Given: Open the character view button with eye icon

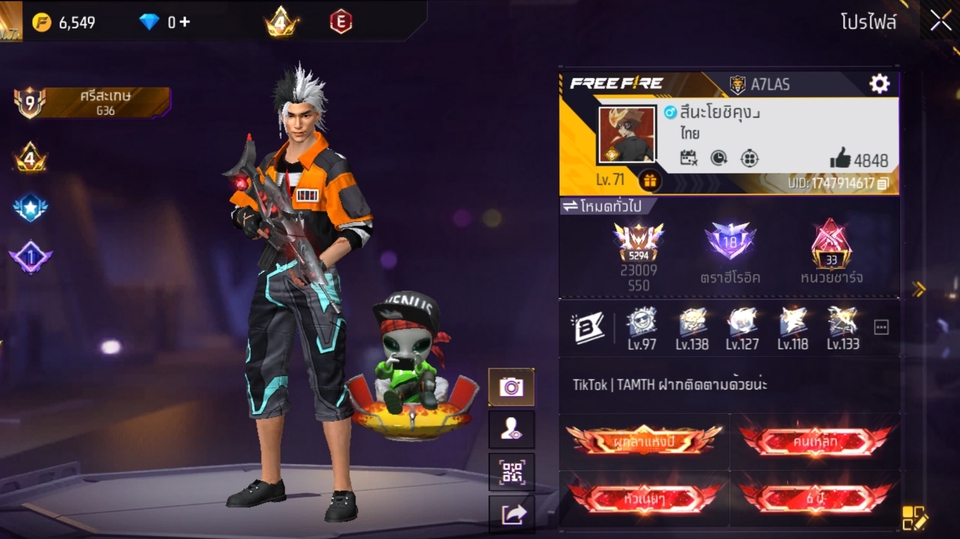Looking at the screenshot, I should (511, 429).
